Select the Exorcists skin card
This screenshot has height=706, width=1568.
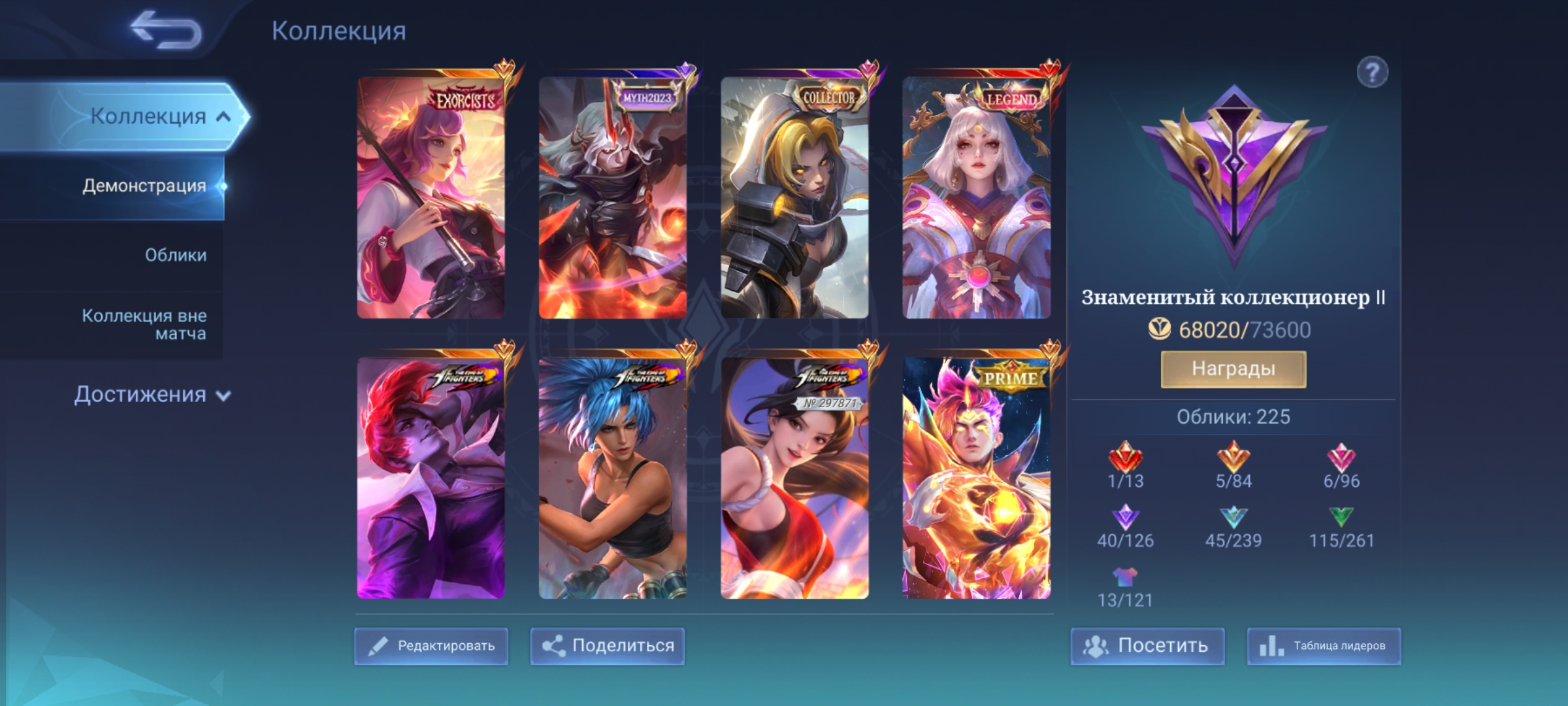click(x=431, y=197)
